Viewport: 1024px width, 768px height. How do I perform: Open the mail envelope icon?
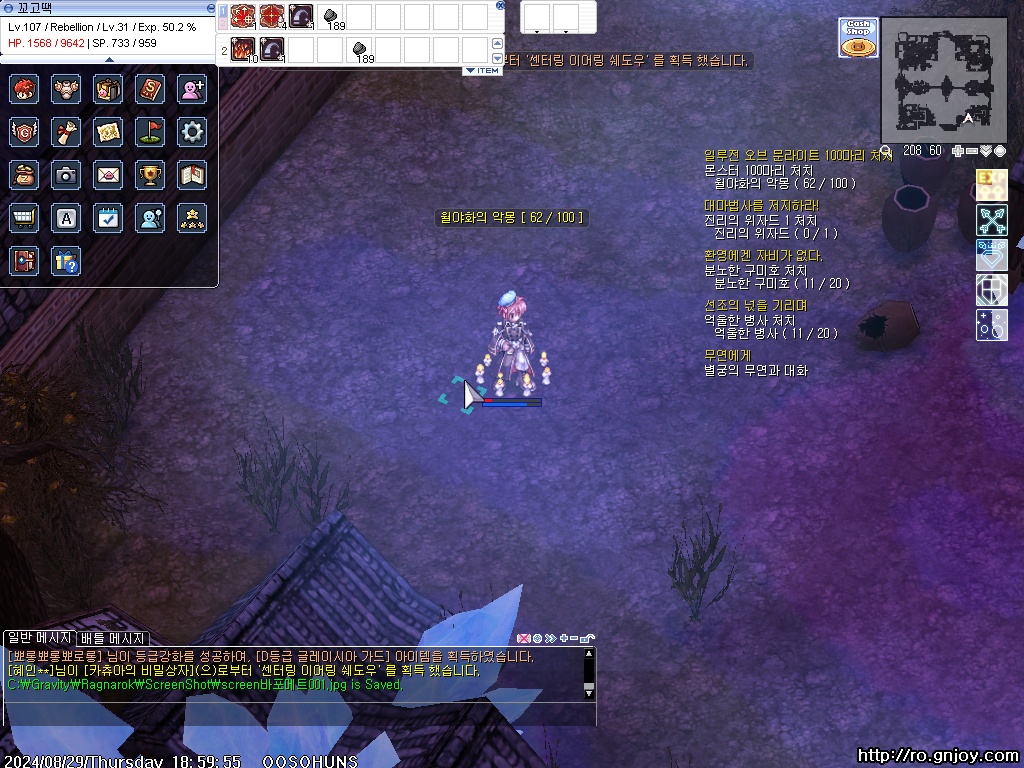coord(108,175)
